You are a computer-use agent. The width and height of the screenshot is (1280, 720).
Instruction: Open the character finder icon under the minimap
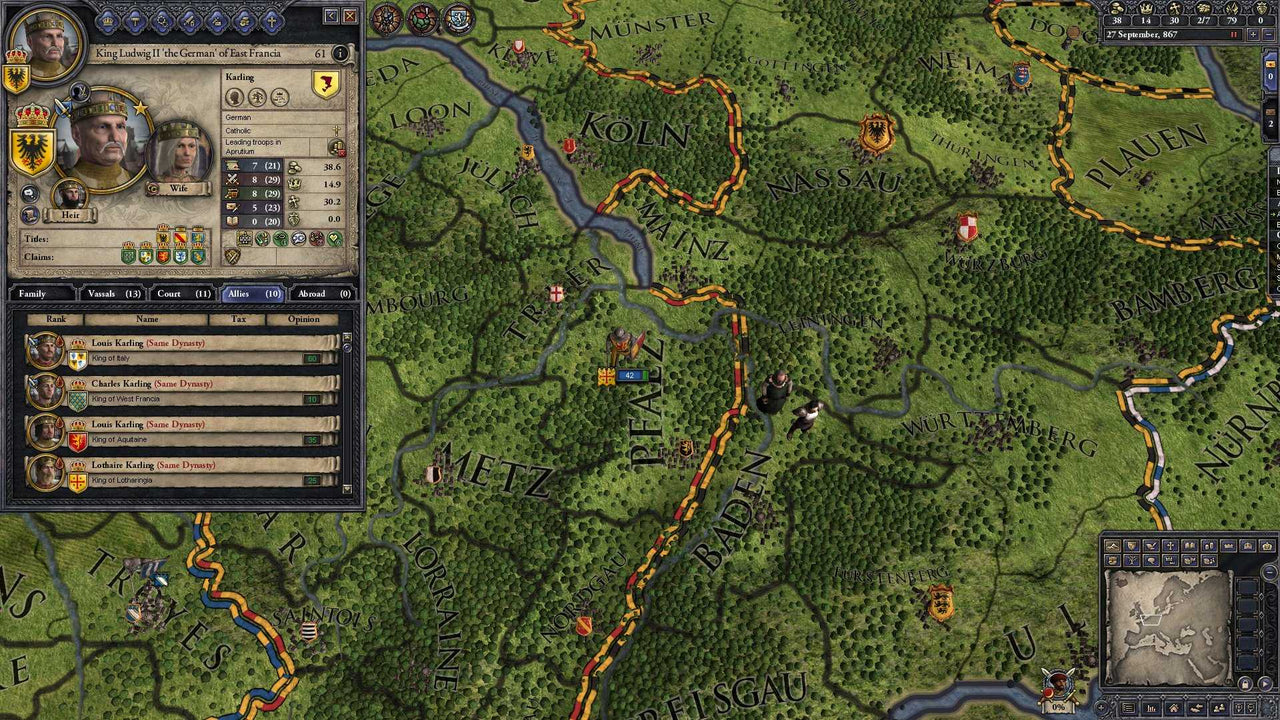point(1219,706)
